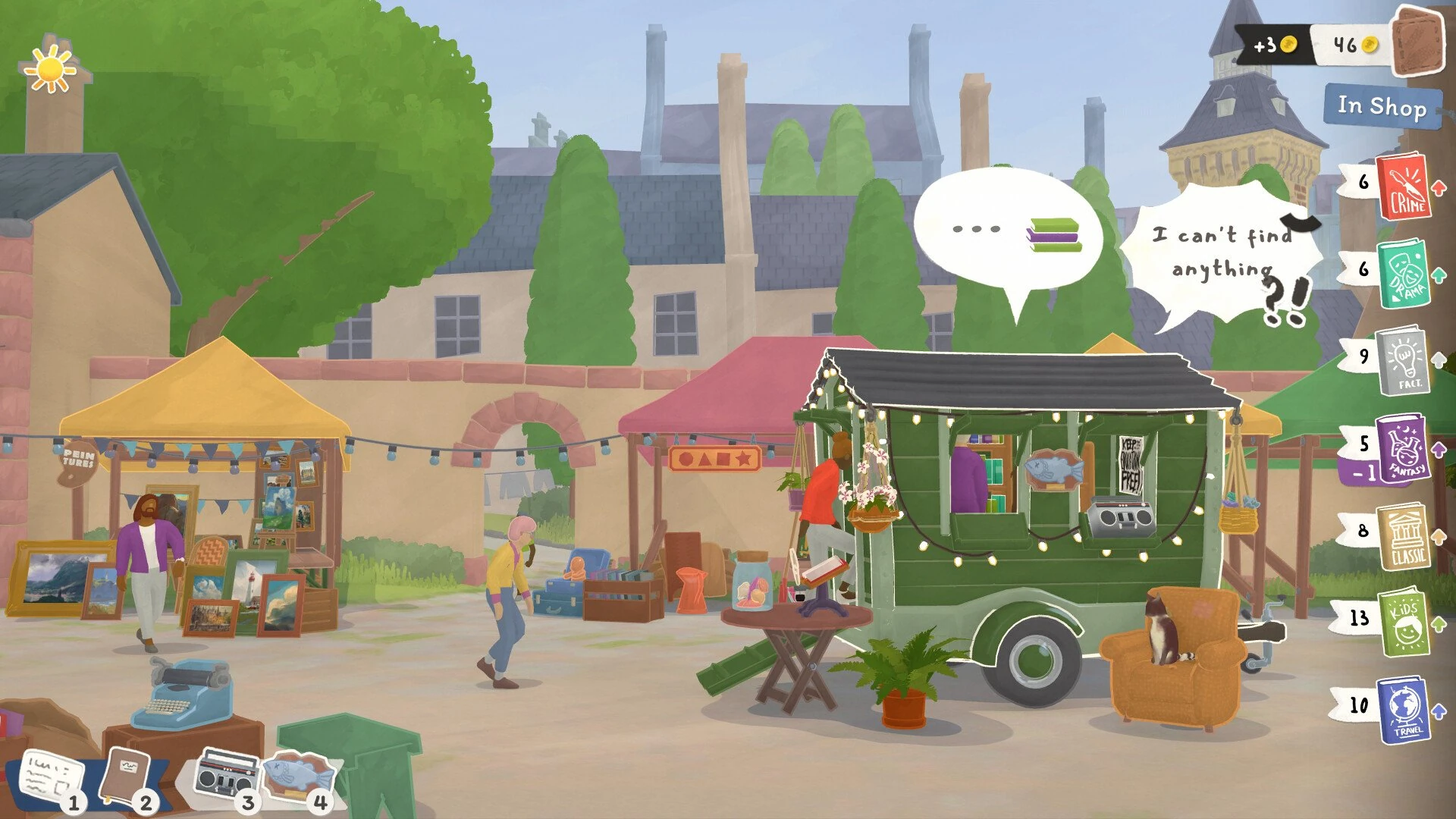Select the boombox item in slot 3

[224, 775]
